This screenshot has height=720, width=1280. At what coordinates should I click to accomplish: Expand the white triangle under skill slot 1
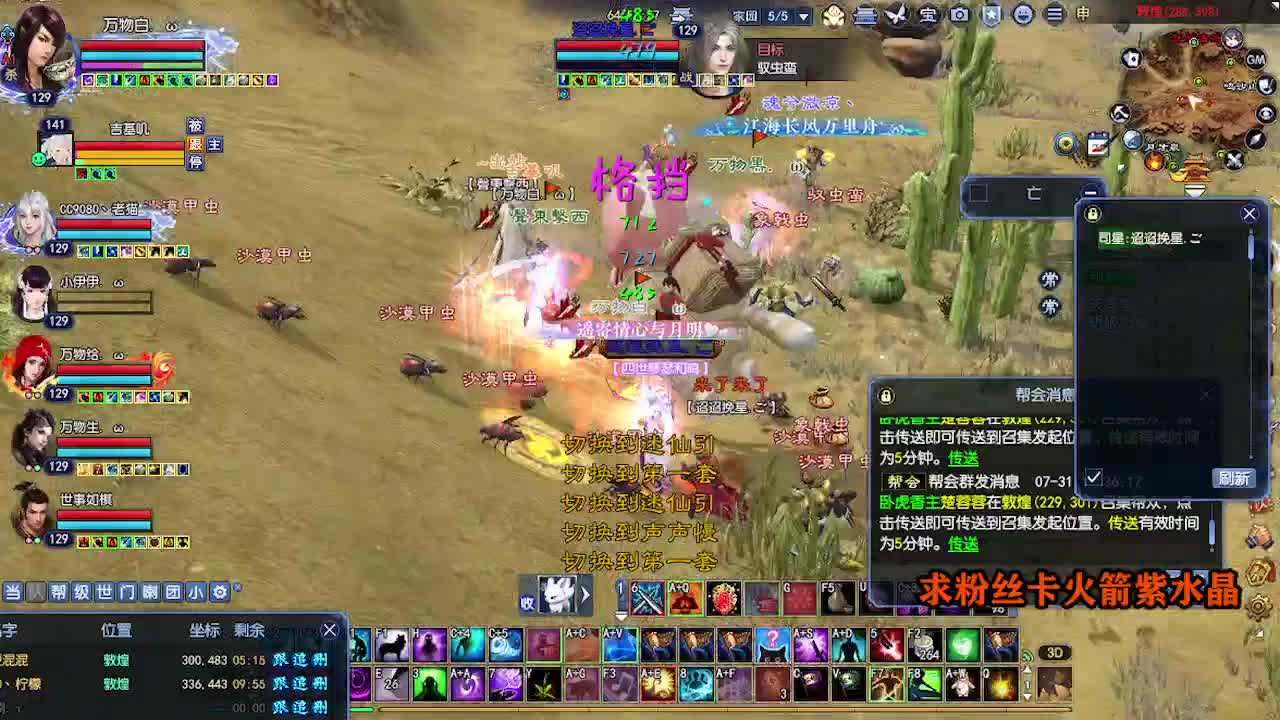click(x=622, y=618)
